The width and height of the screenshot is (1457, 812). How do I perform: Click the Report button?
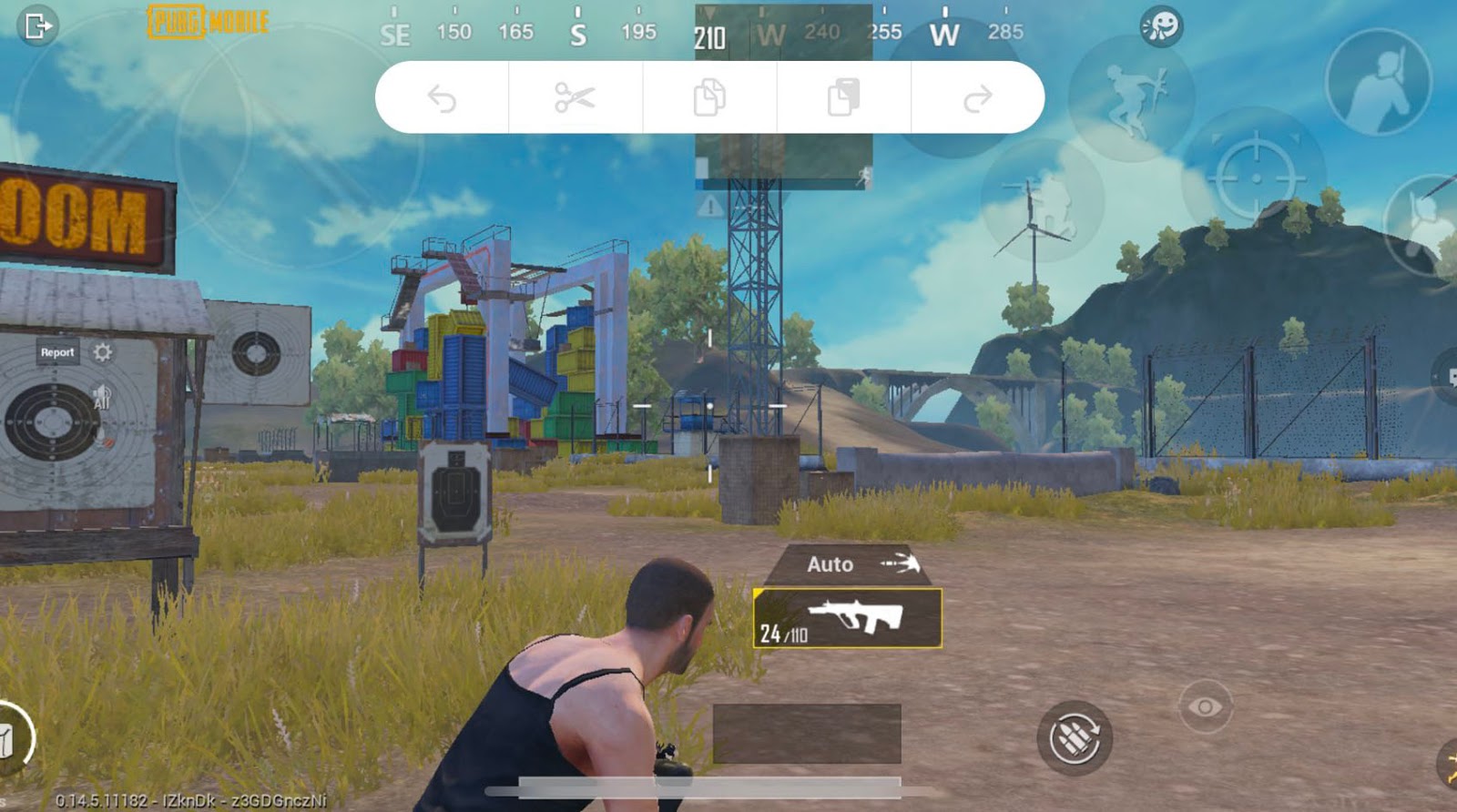click(56, 353)
